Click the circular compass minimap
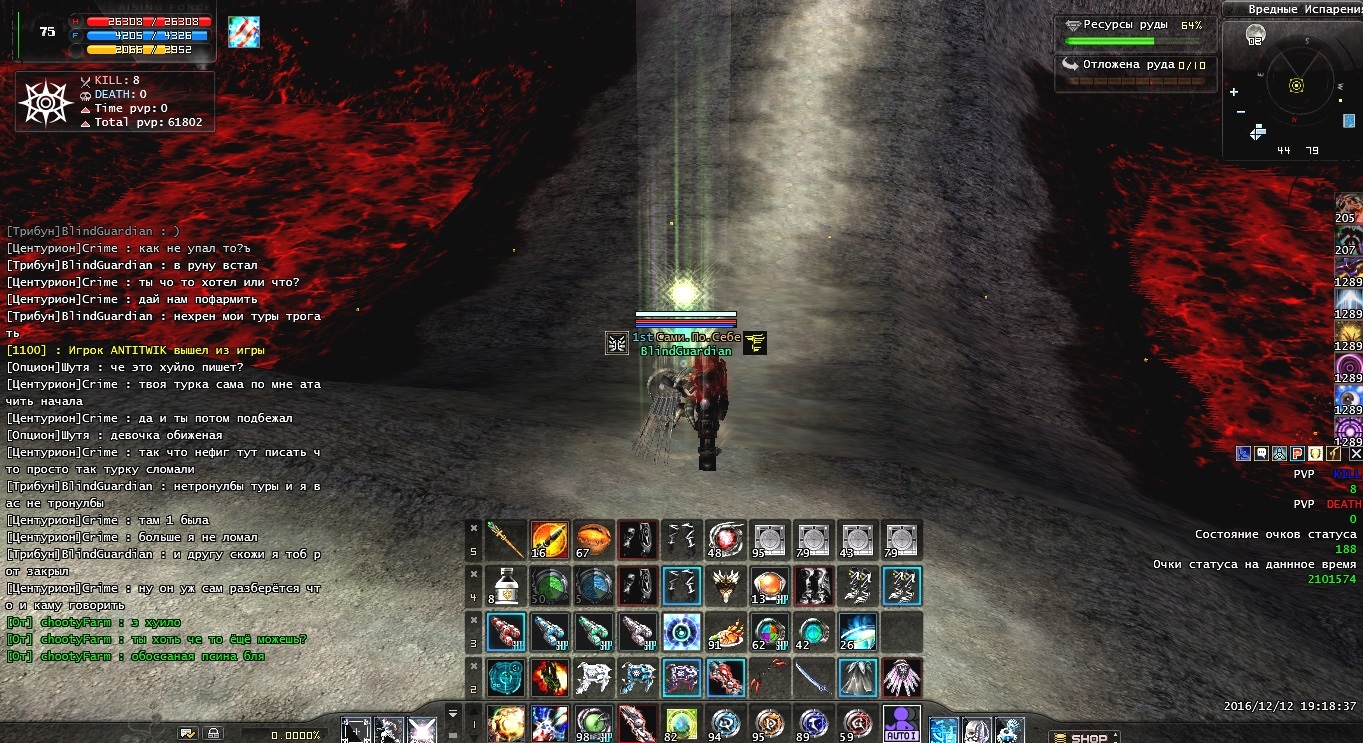This screenshot has height=743, width=1363. click(x=1296, y=84)
